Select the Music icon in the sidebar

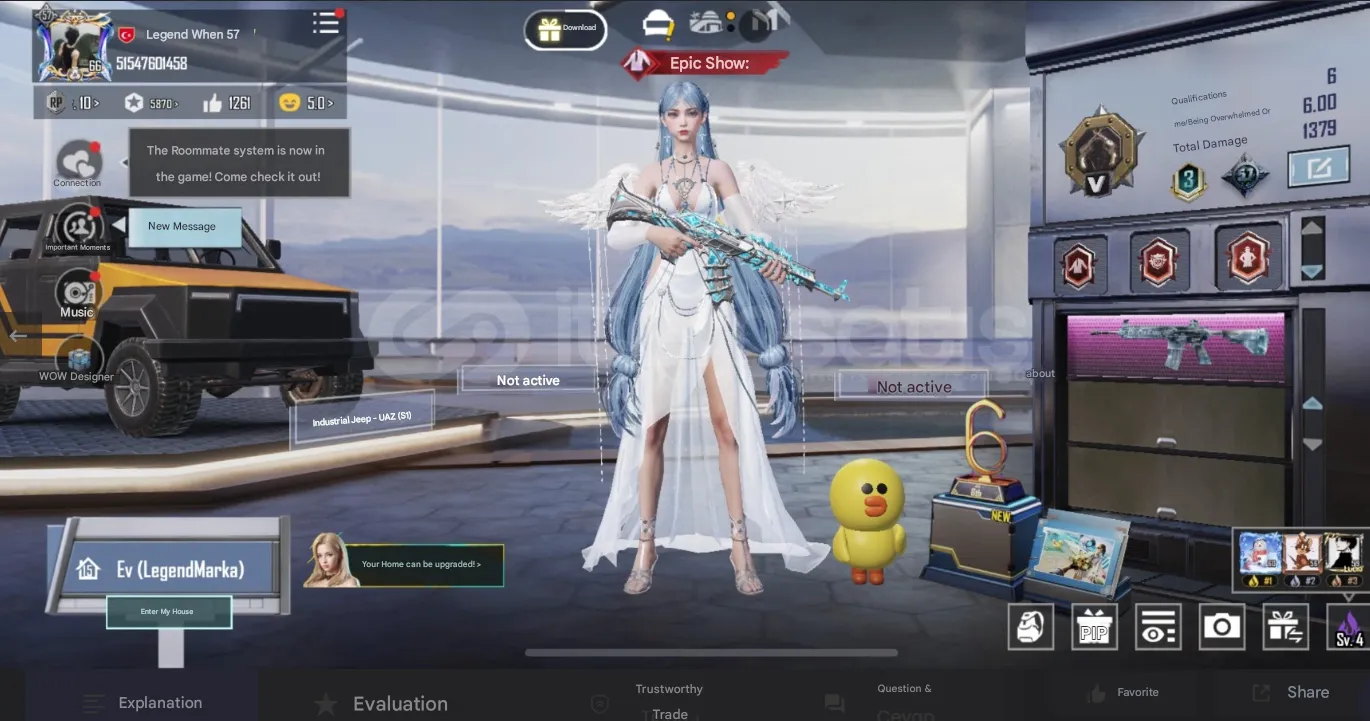point(77,293)
